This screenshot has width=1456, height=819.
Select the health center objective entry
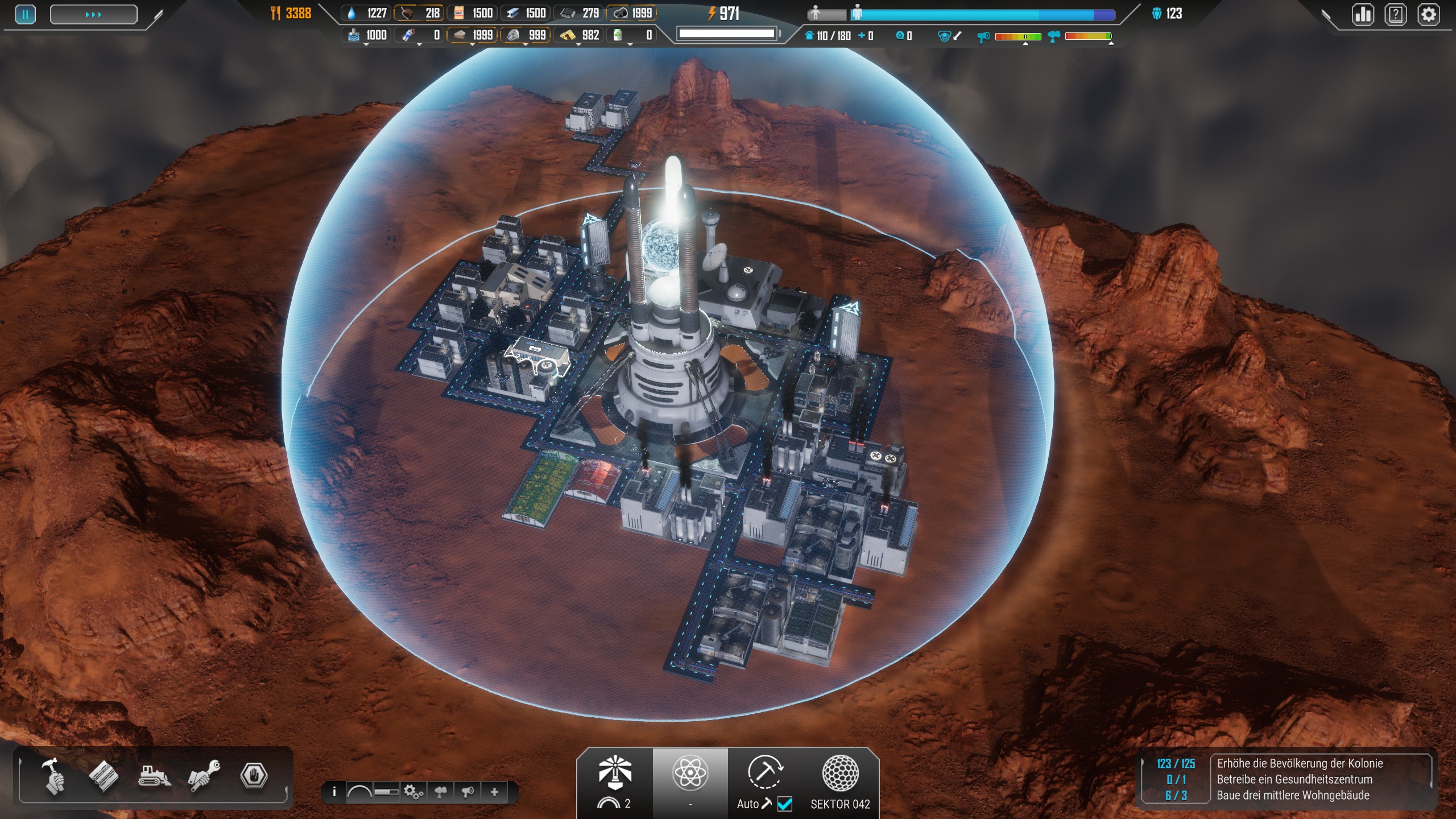[1294, 779]
